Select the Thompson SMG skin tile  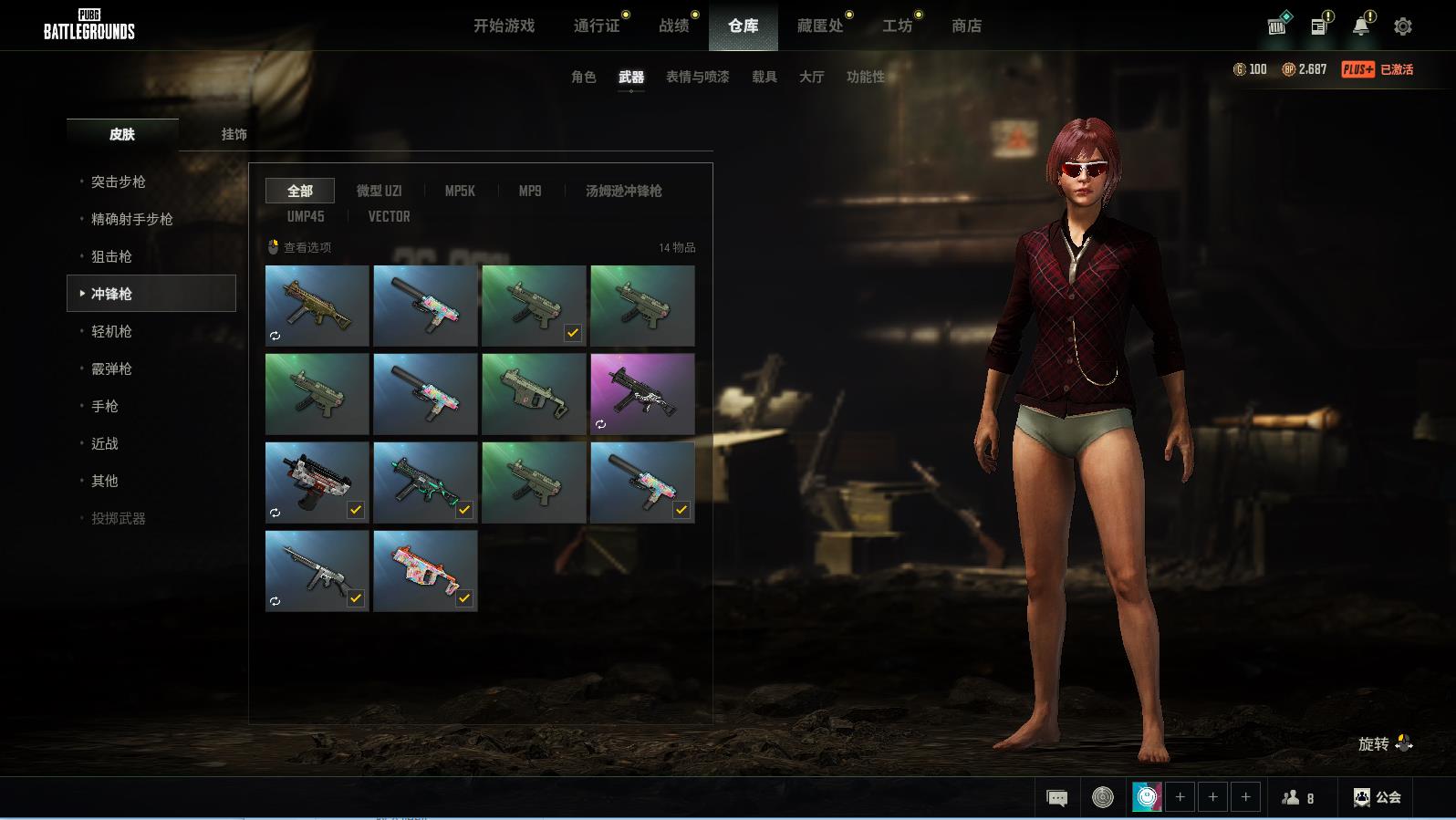click(317, 571)
